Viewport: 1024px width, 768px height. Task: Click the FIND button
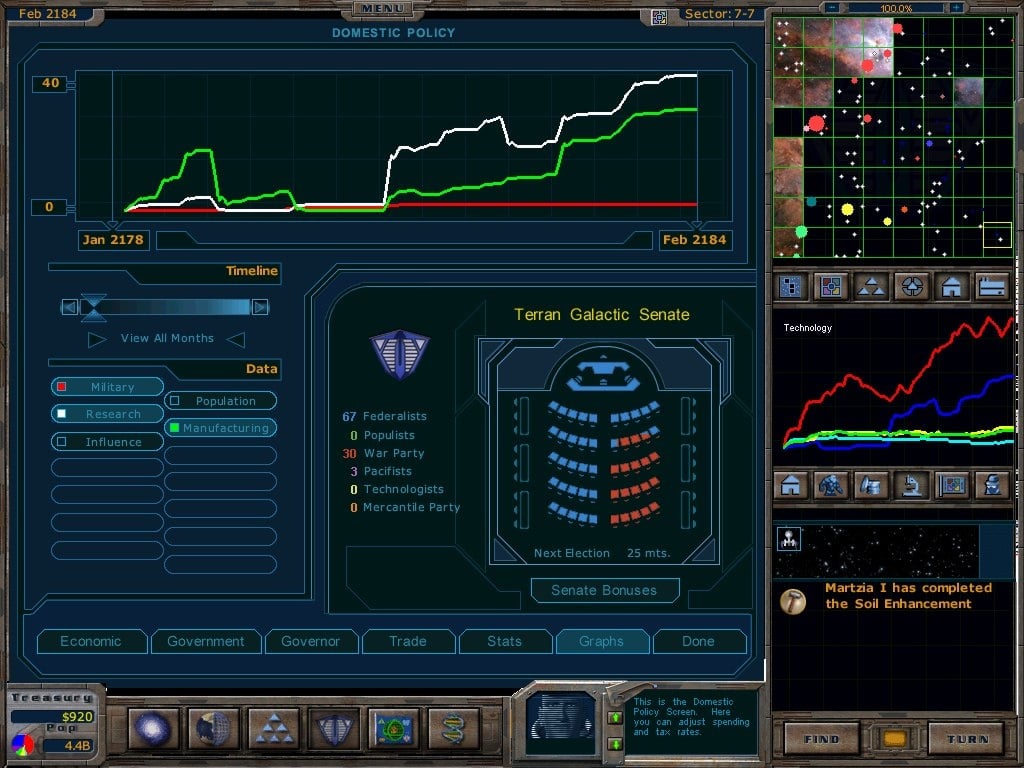point(820,738)
